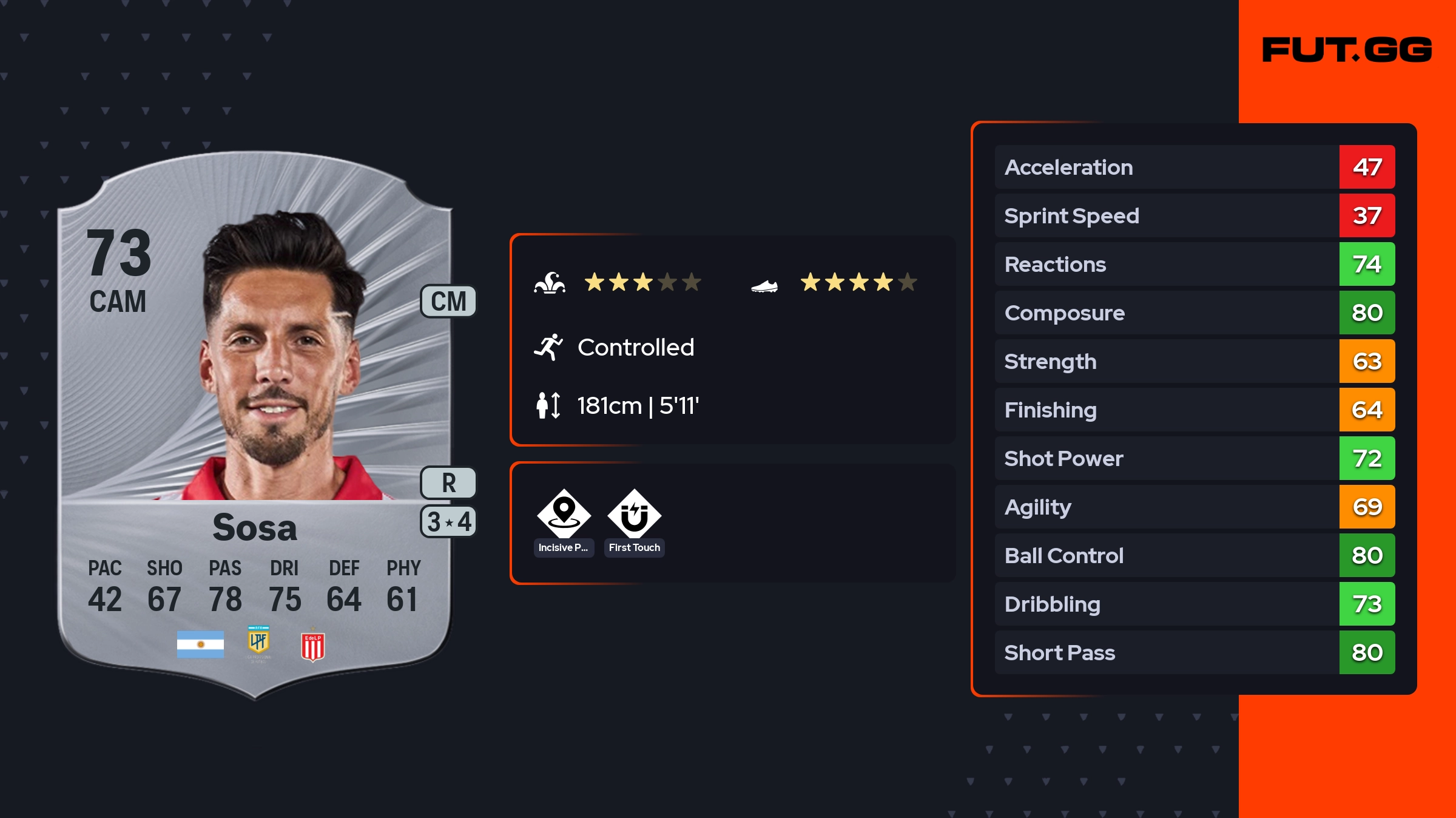Choose the Composure stat row
The image size is (1456, 818).
pos(1194,313)
